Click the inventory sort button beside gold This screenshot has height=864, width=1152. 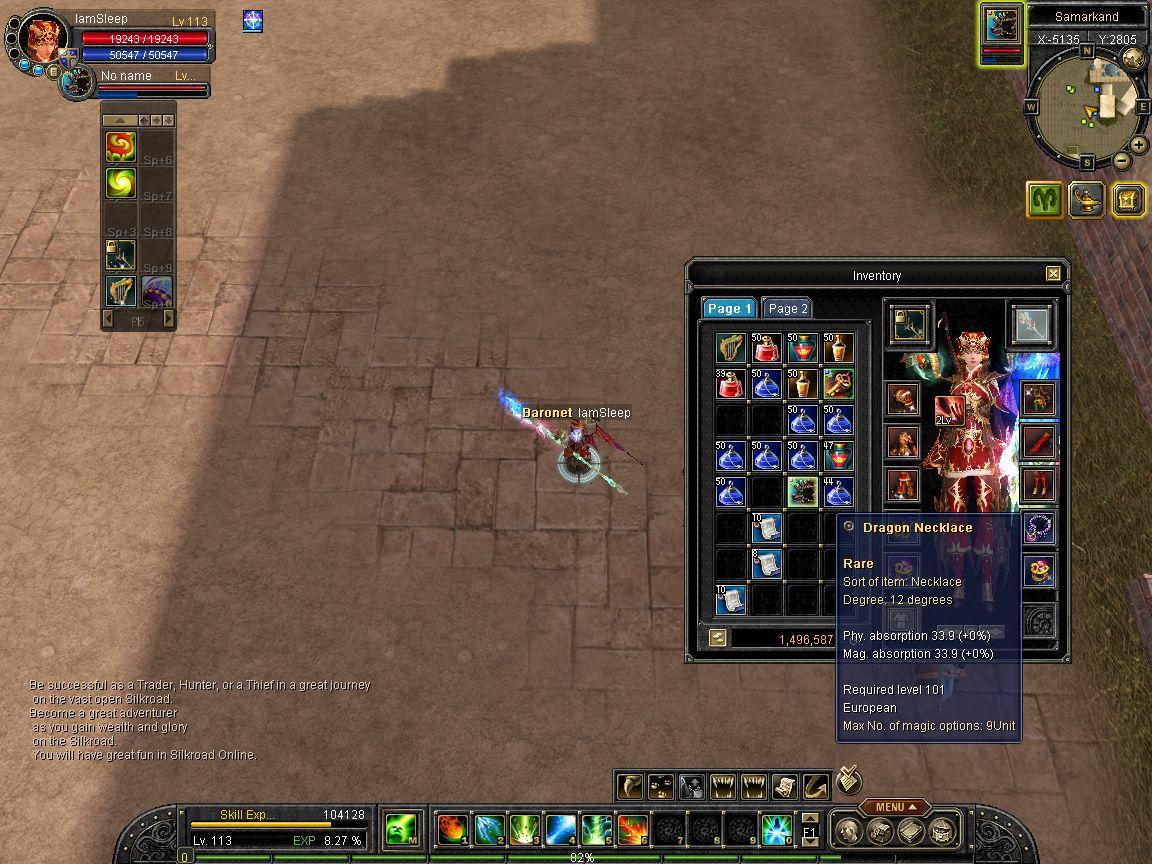tap(717, 638)
